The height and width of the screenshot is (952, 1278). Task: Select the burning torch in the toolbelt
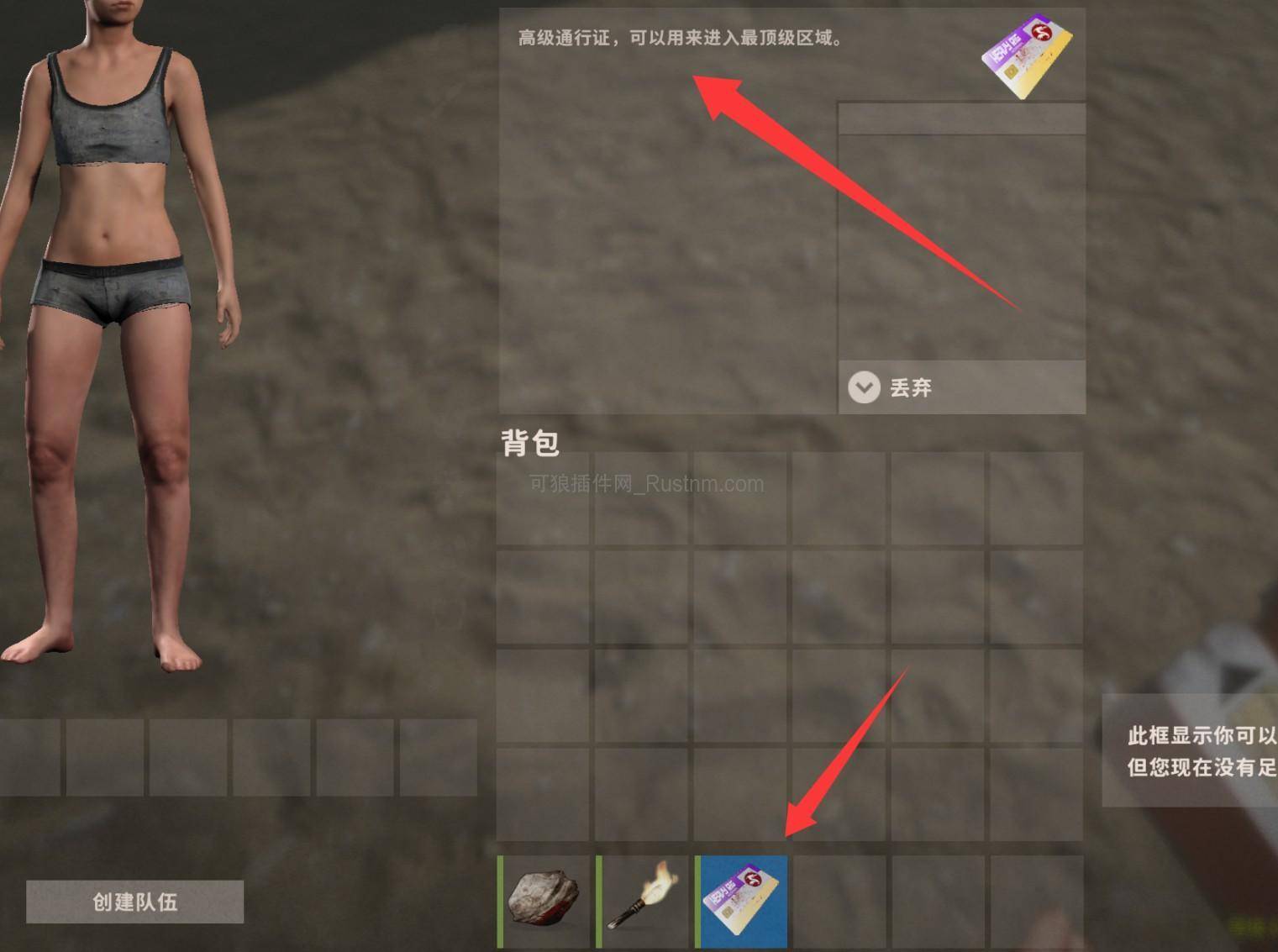tap(642, 902)
